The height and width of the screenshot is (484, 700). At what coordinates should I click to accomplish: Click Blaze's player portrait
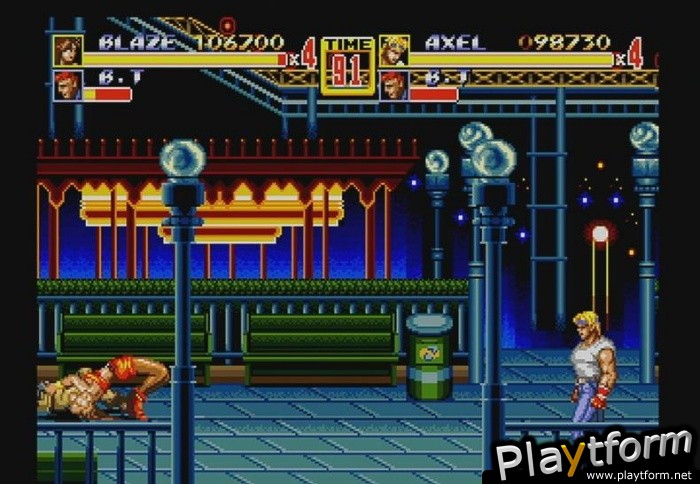pos(68,50)
